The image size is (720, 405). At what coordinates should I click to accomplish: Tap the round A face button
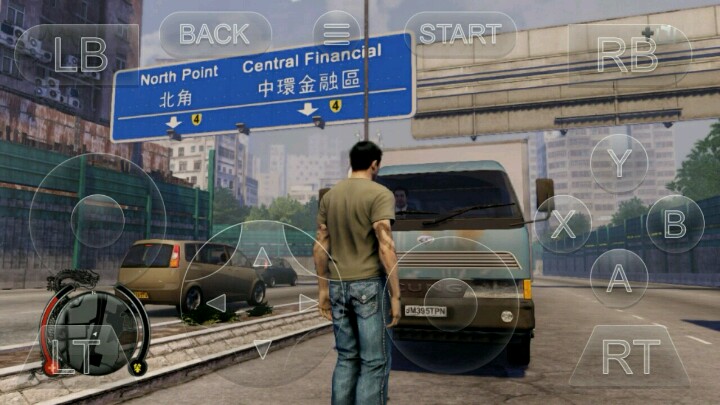tap(619, 278)
